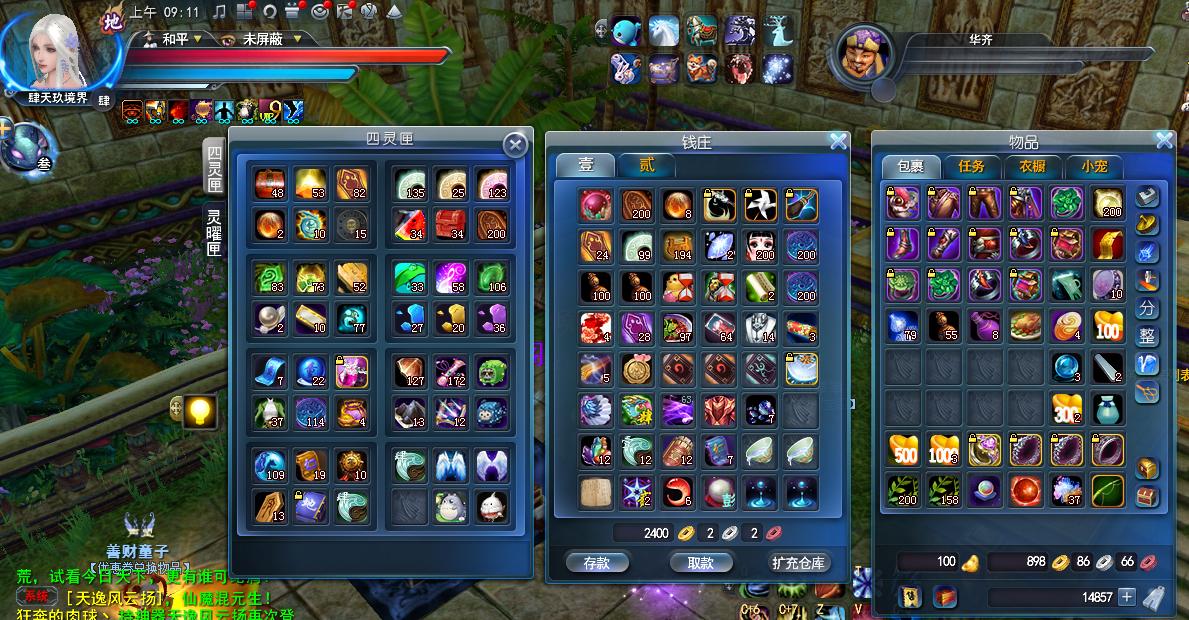Select the gold ingot marked 500
The image size is (1189, 620).
(x=903, y=450)
